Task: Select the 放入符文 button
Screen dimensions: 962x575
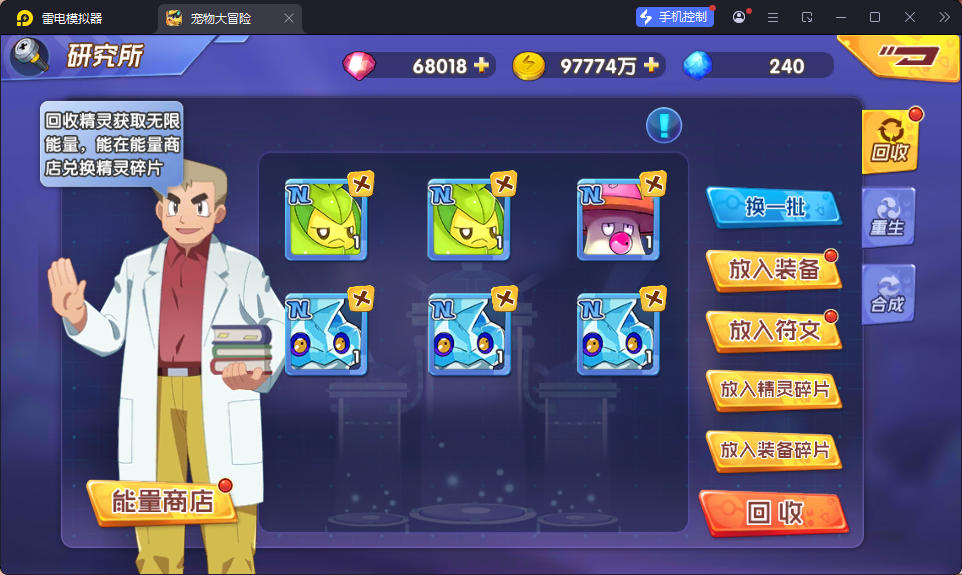Action: (773, 330)
